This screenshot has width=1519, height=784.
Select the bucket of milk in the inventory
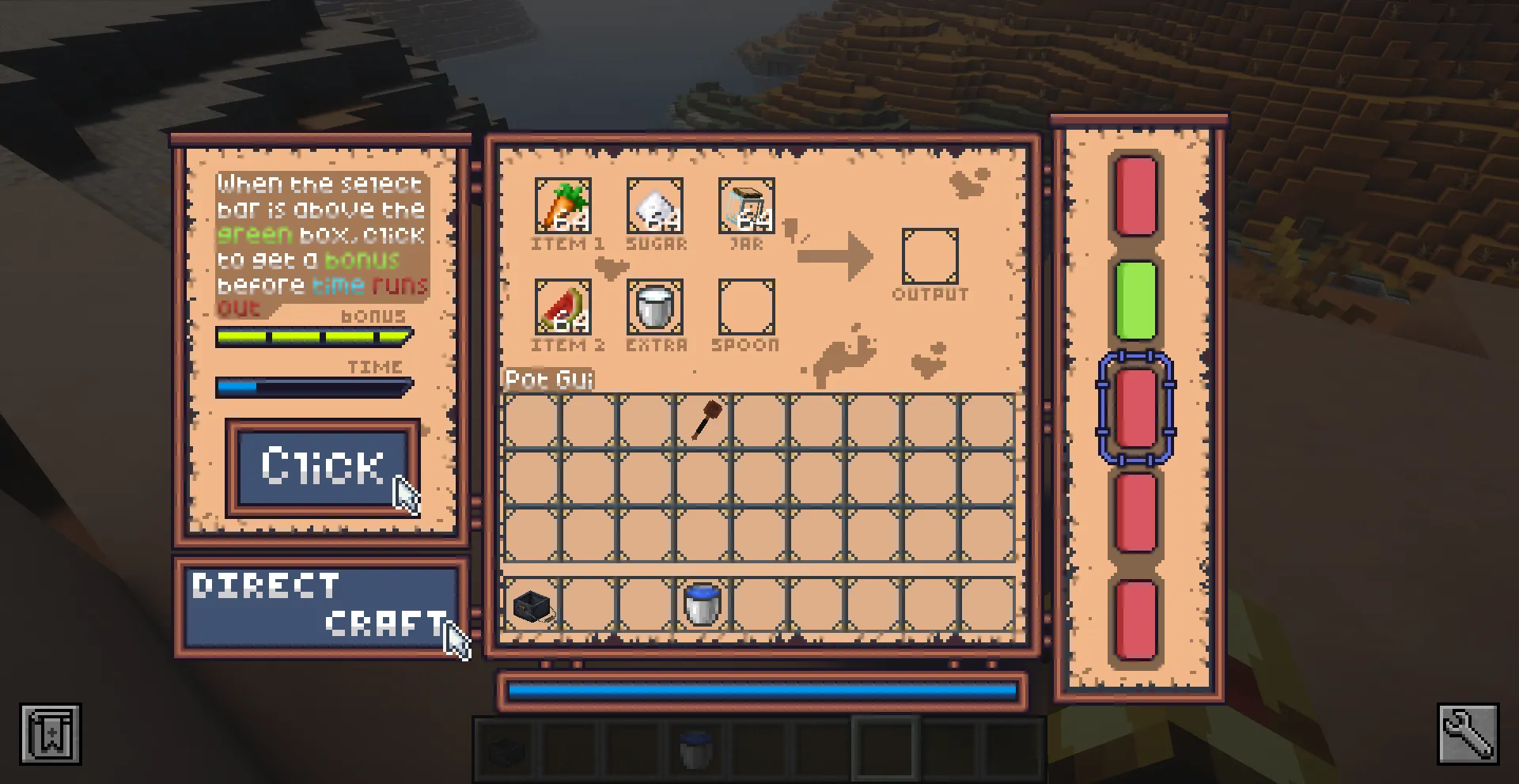click(x=699, y=604)
